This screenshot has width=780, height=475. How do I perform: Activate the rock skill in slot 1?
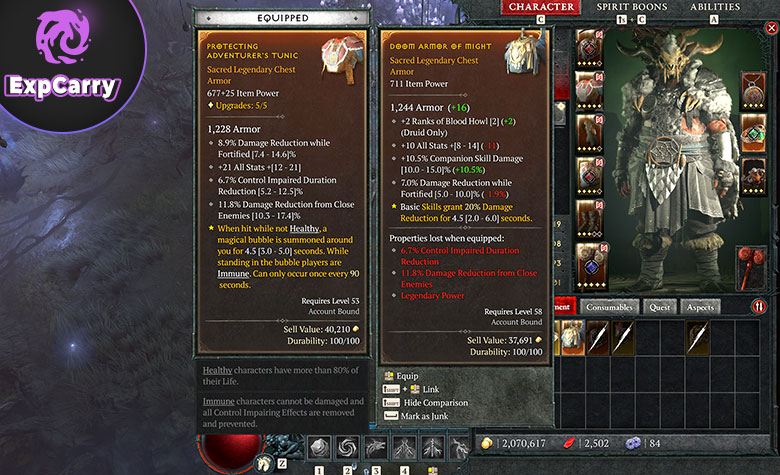[x=318, y=449]
